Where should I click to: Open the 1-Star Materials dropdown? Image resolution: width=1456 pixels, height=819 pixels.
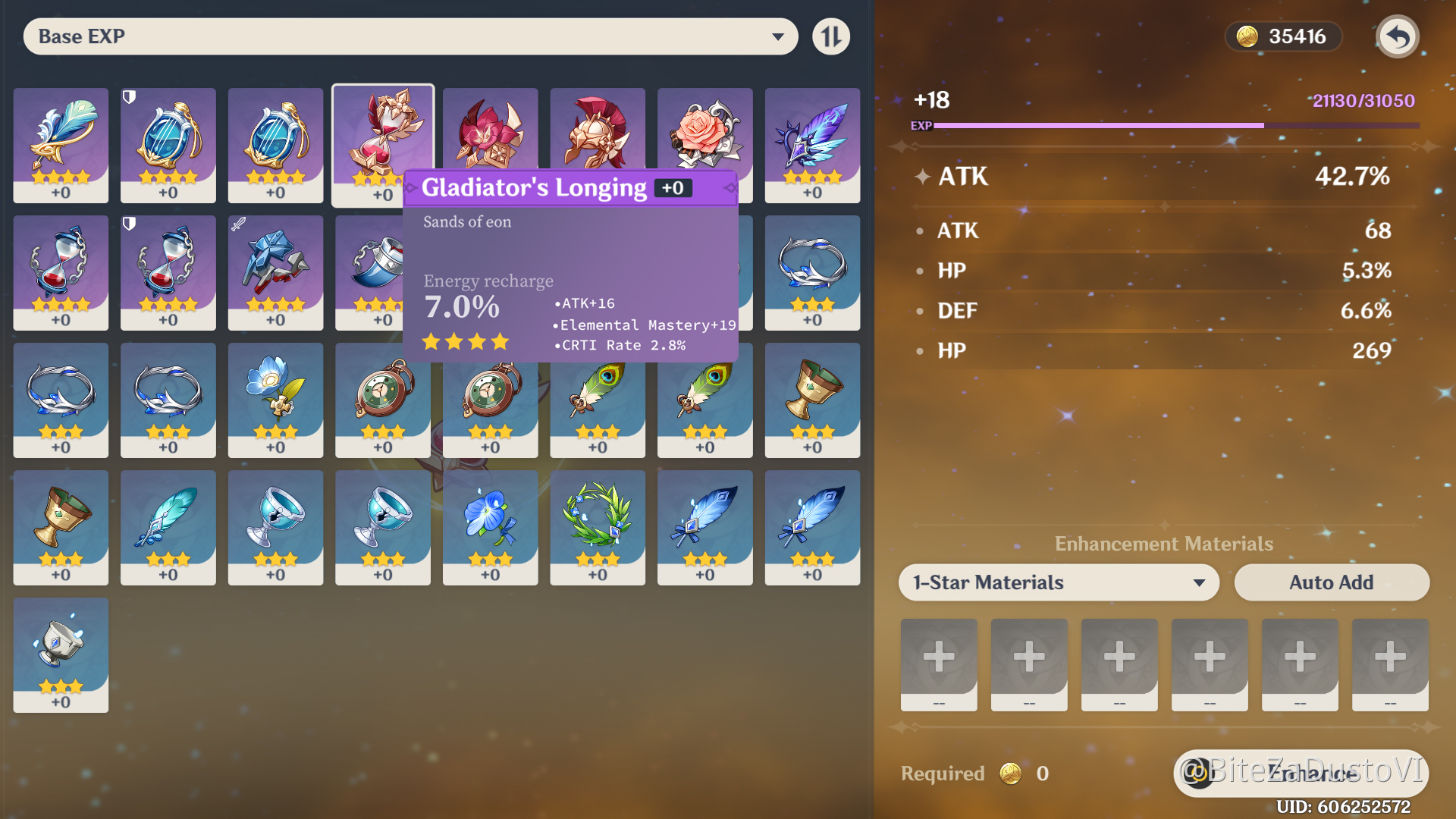pos(1058,582)
